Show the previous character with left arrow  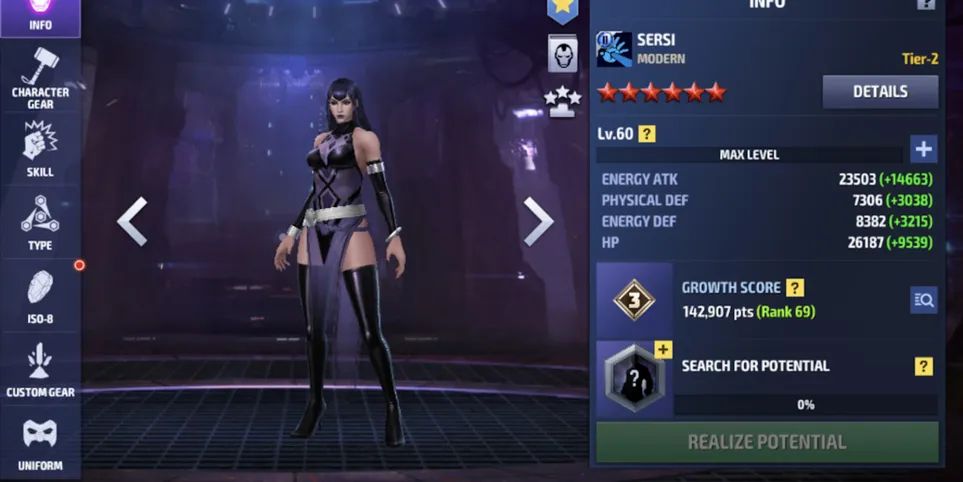(x=132, y=221)
